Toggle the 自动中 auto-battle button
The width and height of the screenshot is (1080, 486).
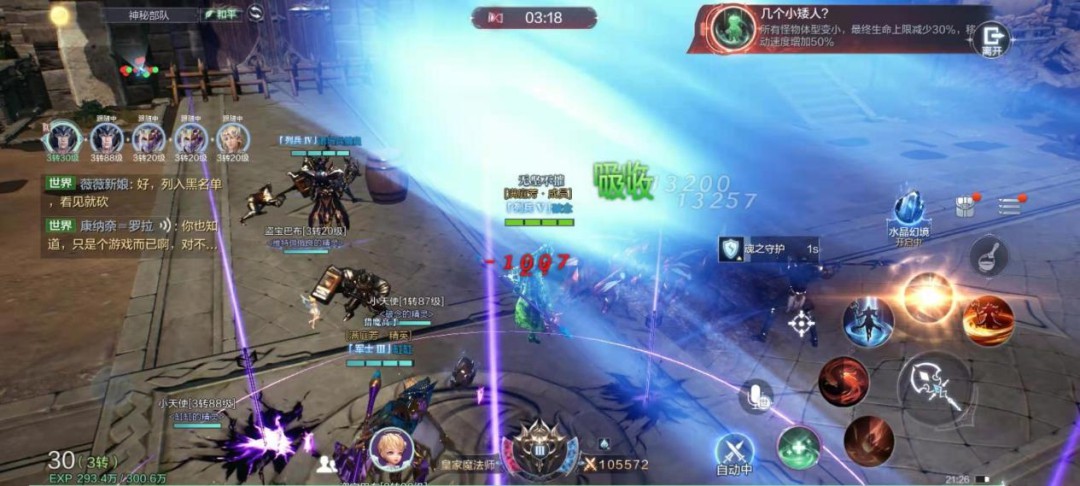pos(736,453)
